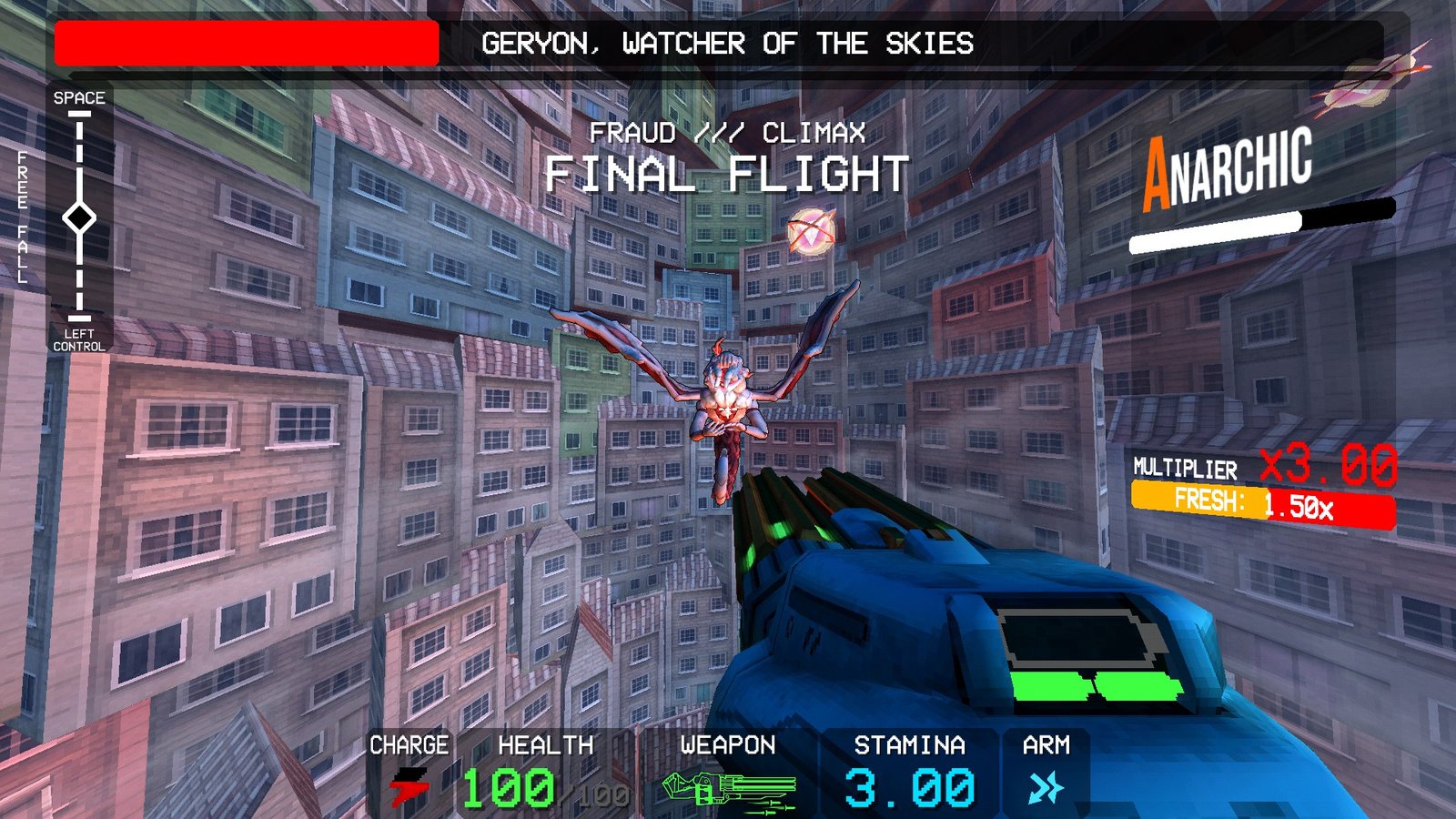The width and height of the screenshot is (1456, 819).
Task: Click the Charge lightning bolt icon
Action: [x=409, y=784]
